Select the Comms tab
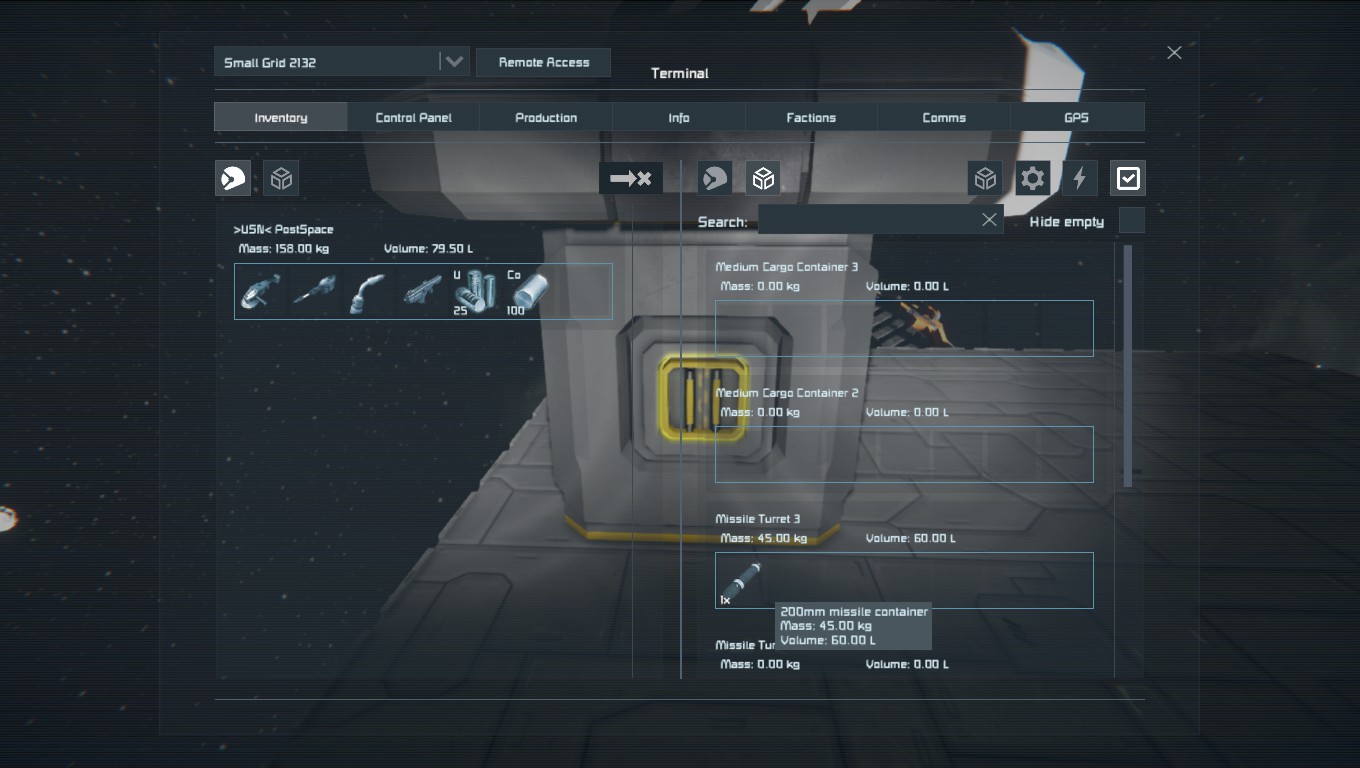This screenshot has width=1360, height=768. pyautogui.click(x=944, y=117)
